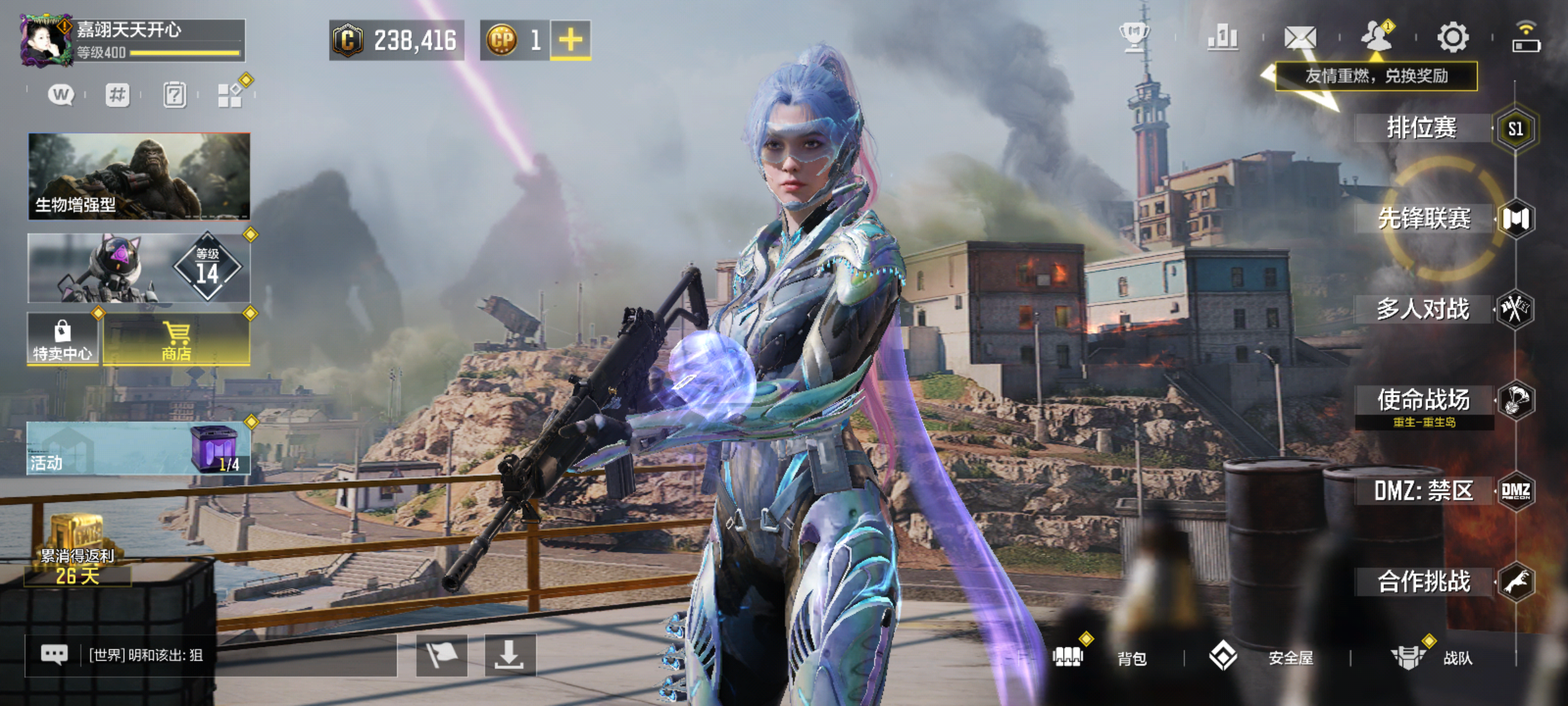Viewport: 1568px width, 706px height.
Task: Open the mail envelope inbox
Action: 1300,37
